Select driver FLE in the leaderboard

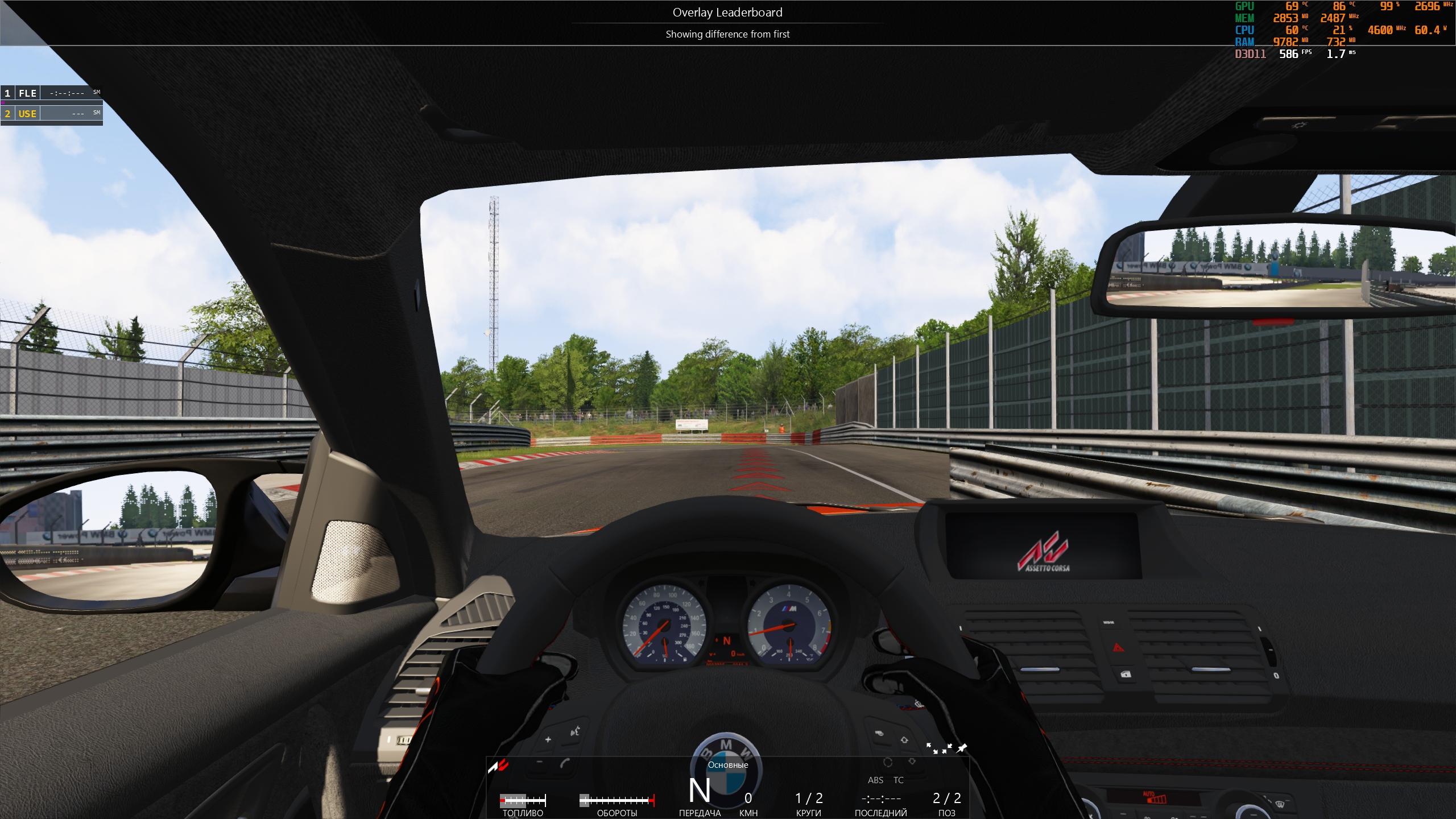point(28,93)
